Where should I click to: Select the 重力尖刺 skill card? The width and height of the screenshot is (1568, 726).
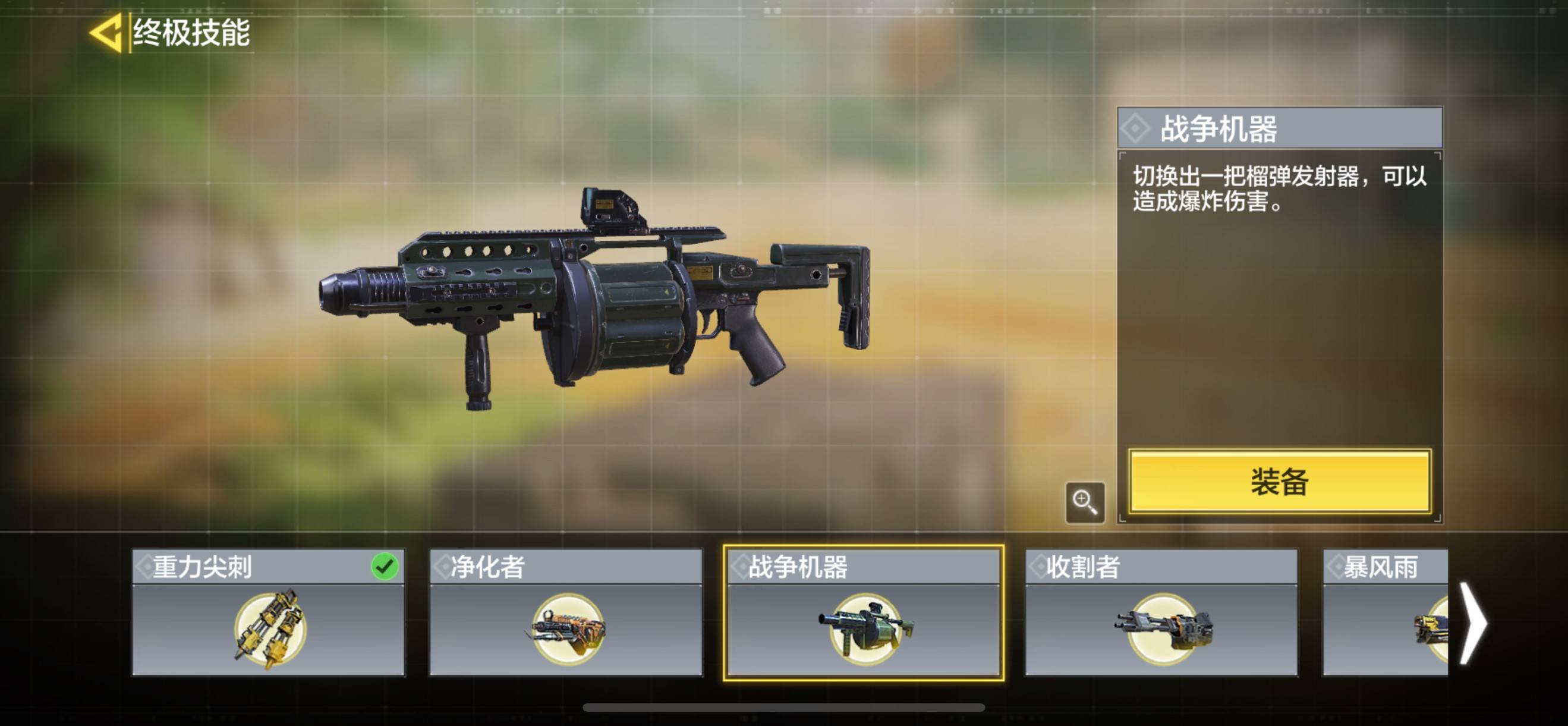(269, 612)
